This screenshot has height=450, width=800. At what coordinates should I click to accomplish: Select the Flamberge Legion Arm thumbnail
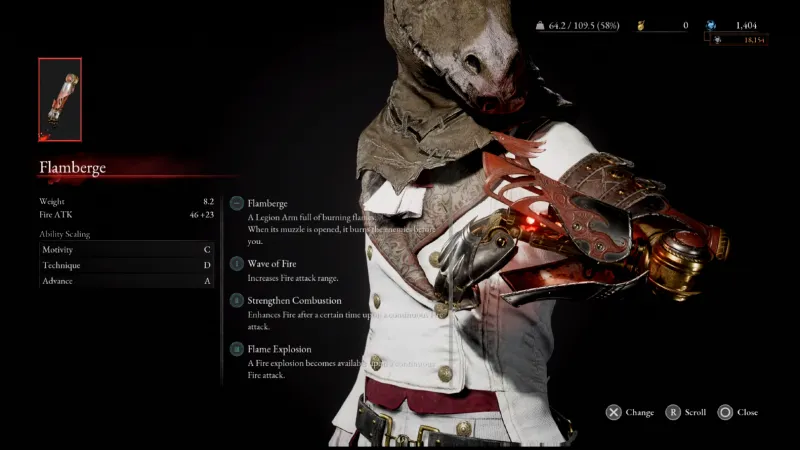(x=60, y=99)
